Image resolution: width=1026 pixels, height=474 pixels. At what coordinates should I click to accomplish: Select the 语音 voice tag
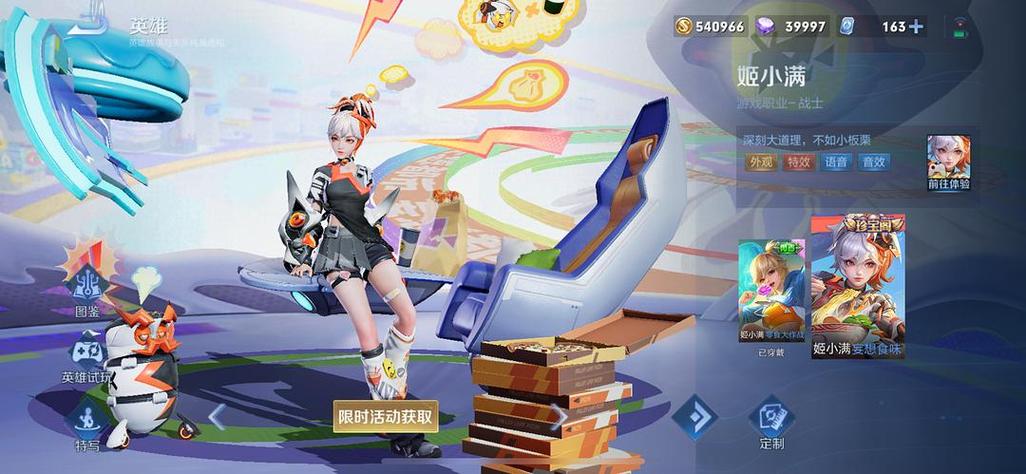pos(835,162)
